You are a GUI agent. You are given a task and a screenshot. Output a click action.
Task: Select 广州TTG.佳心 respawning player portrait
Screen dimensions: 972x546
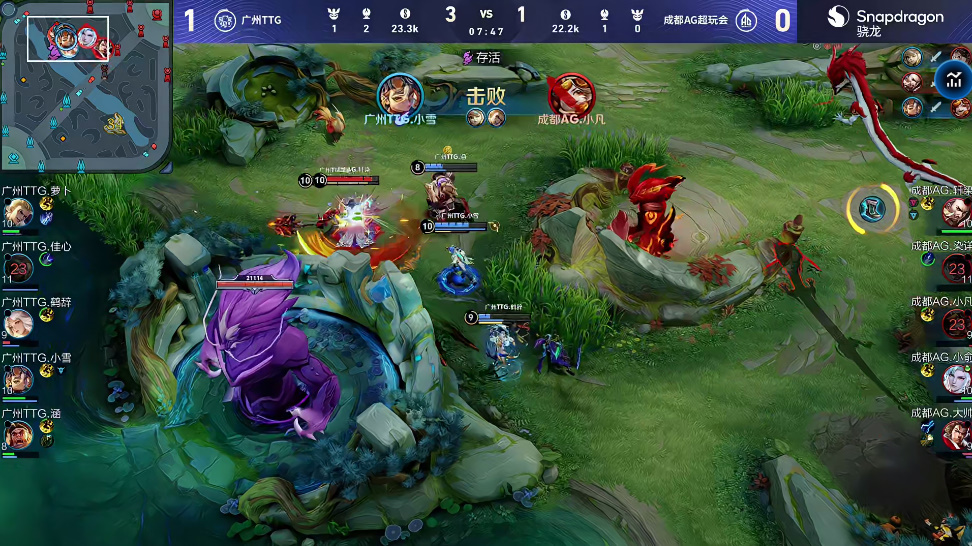point(17,268)
